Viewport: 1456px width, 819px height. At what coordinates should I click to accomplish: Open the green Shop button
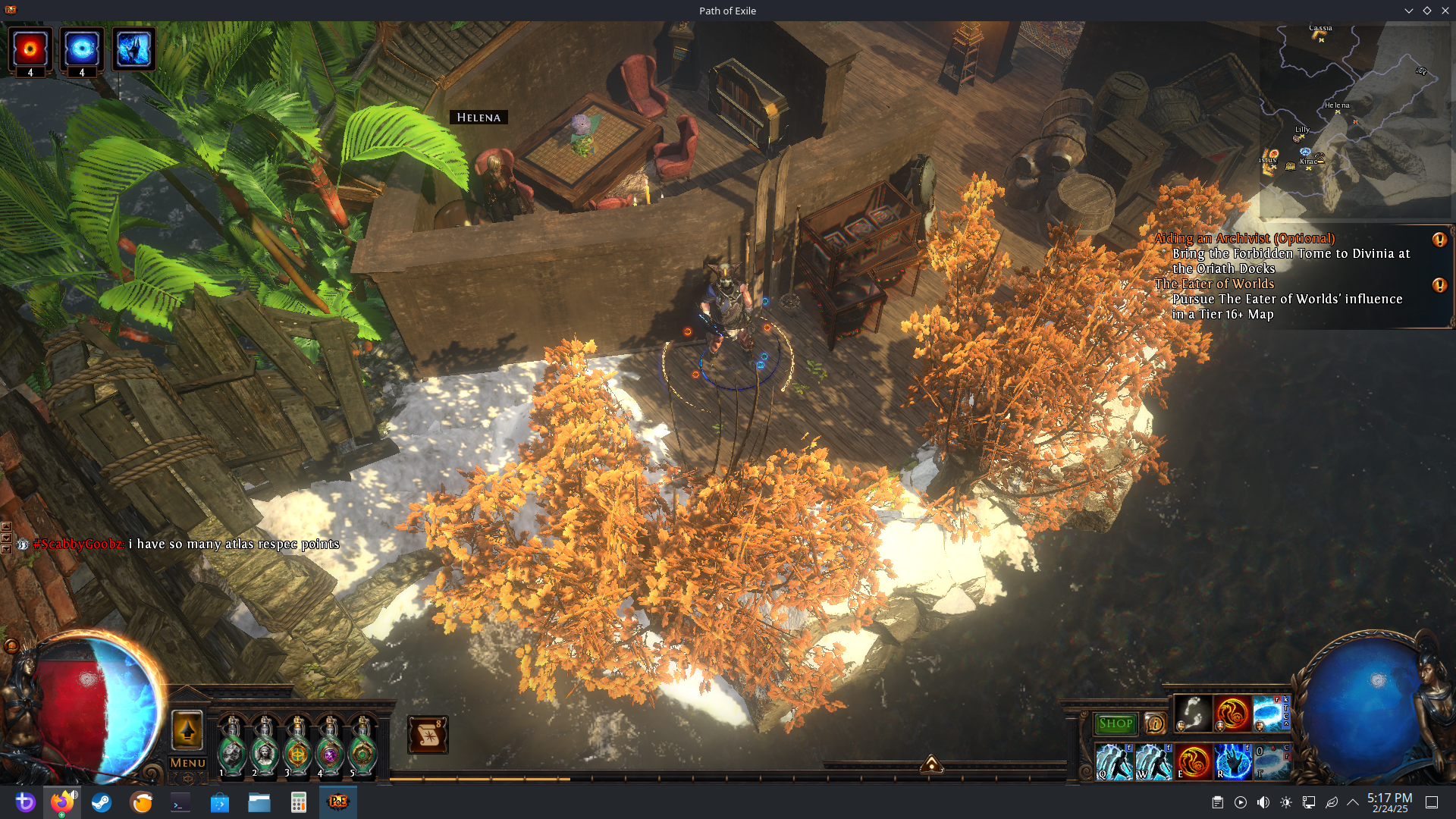[1116, 723]
